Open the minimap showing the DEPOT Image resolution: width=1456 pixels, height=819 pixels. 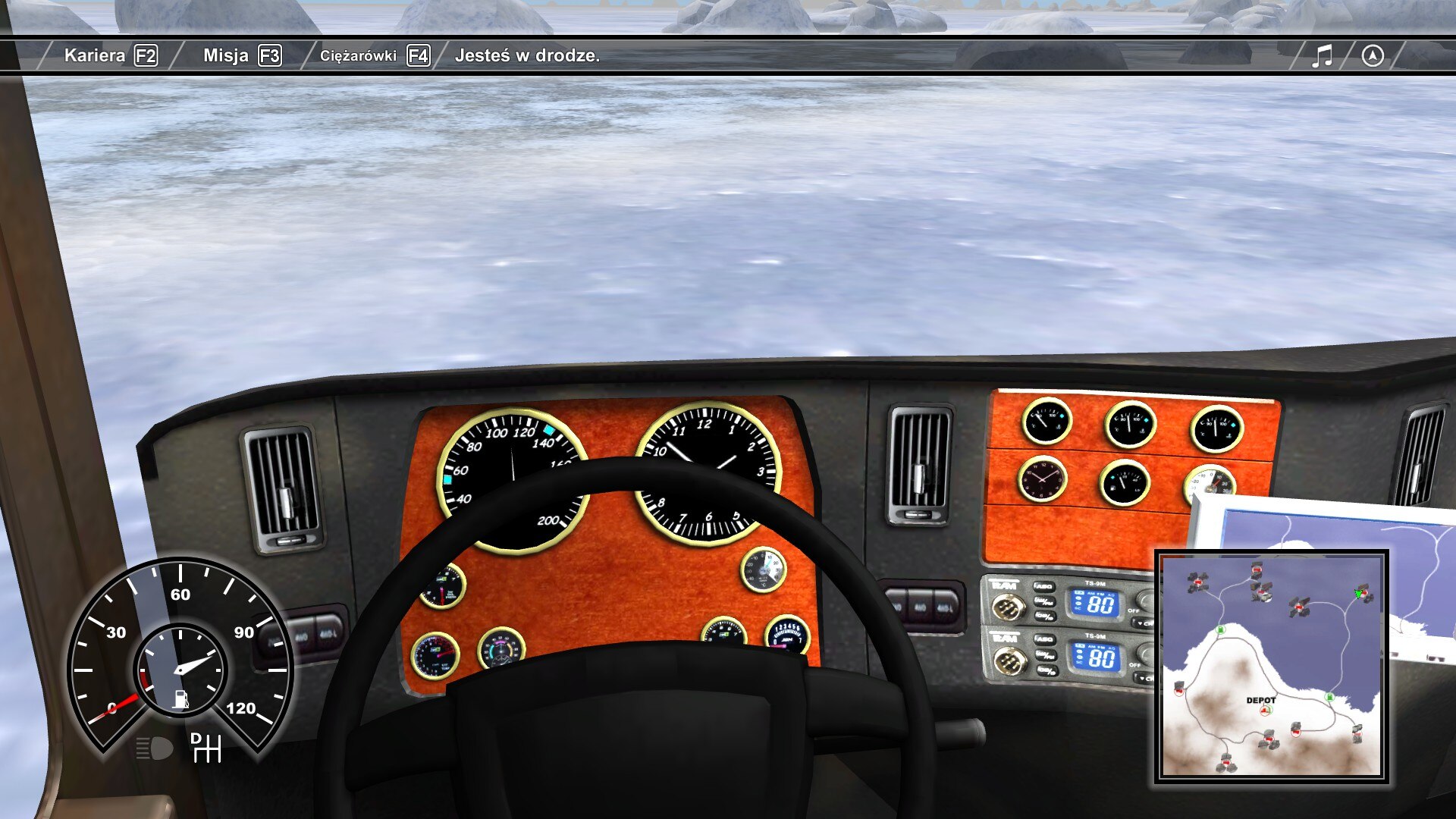pyautogui.click(x=1271, y=667)
